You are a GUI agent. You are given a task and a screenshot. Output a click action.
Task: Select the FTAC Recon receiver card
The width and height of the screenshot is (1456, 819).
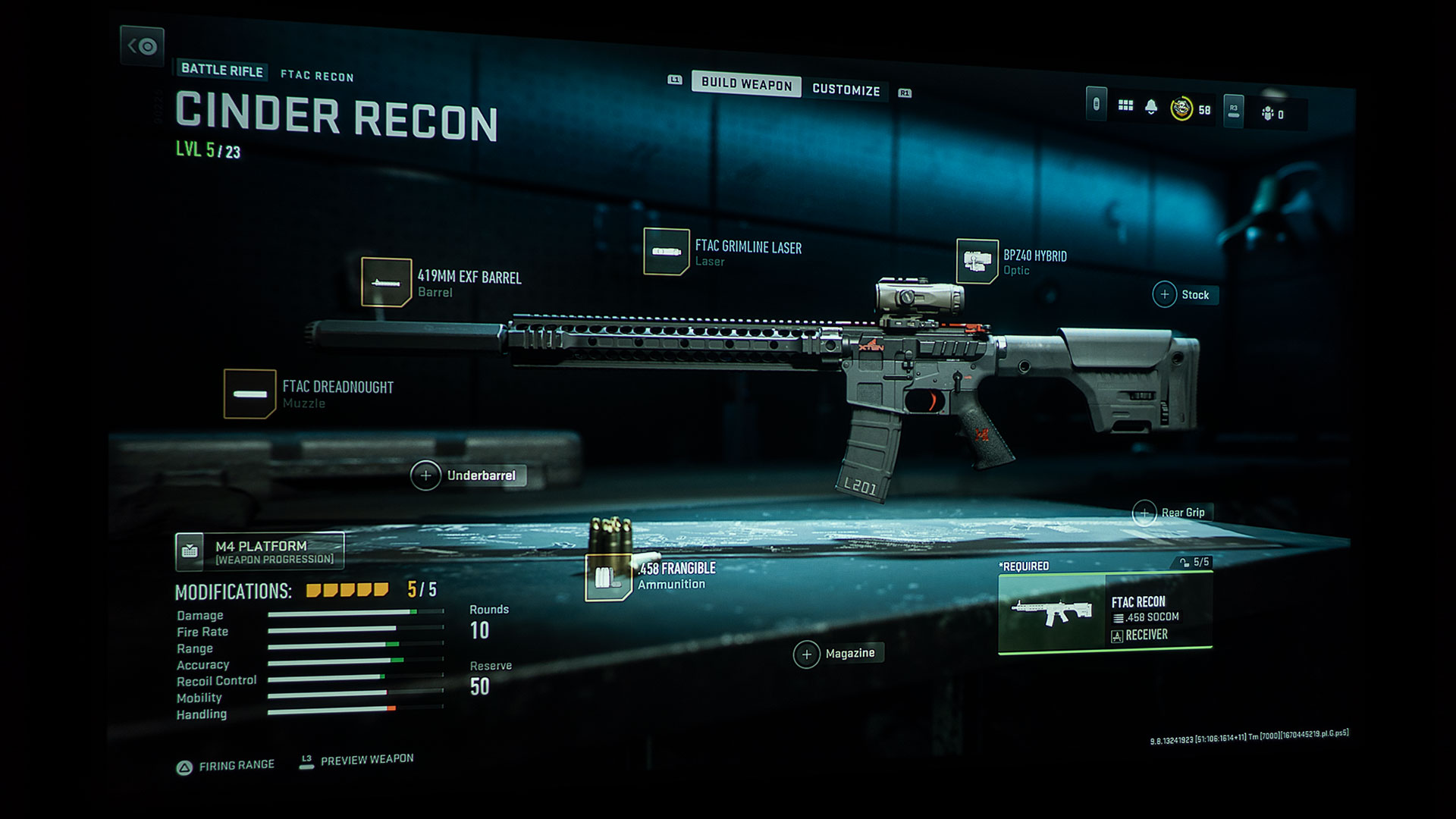[x=1105, y=612]
